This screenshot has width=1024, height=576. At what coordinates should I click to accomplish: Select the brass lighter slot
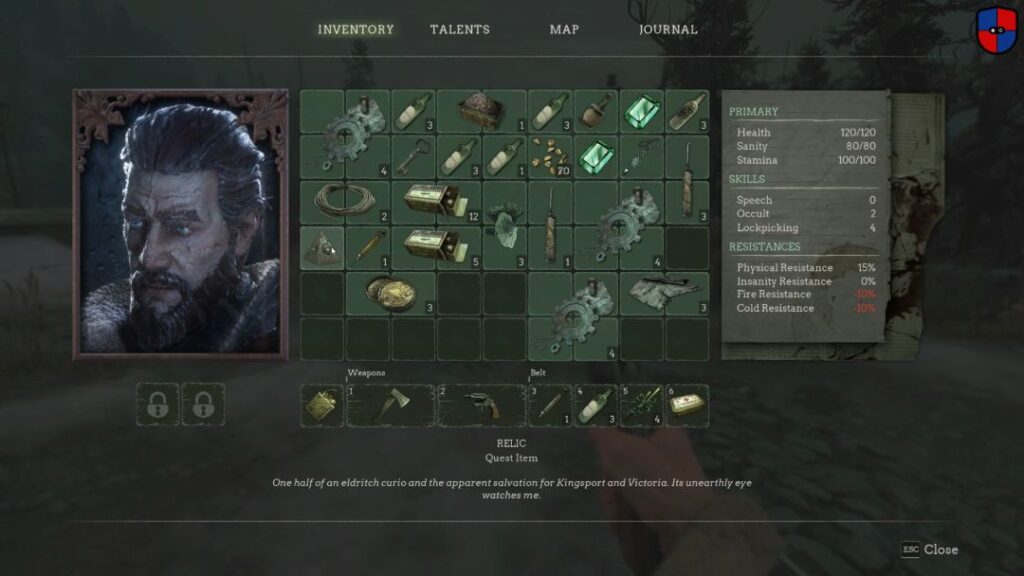322,405
